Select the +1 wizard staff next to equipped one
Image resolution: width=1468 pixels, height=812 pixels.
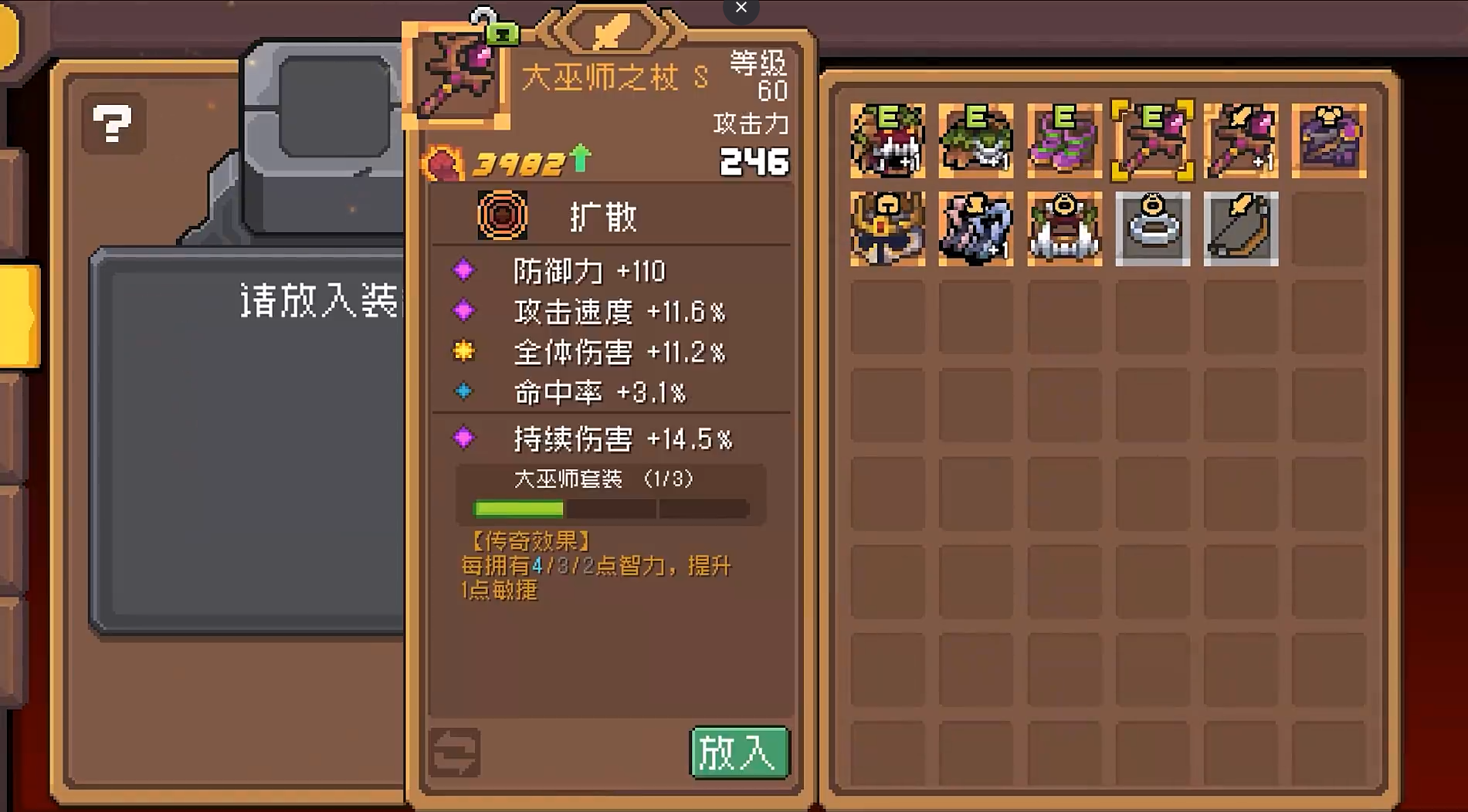click(1240, 142)
